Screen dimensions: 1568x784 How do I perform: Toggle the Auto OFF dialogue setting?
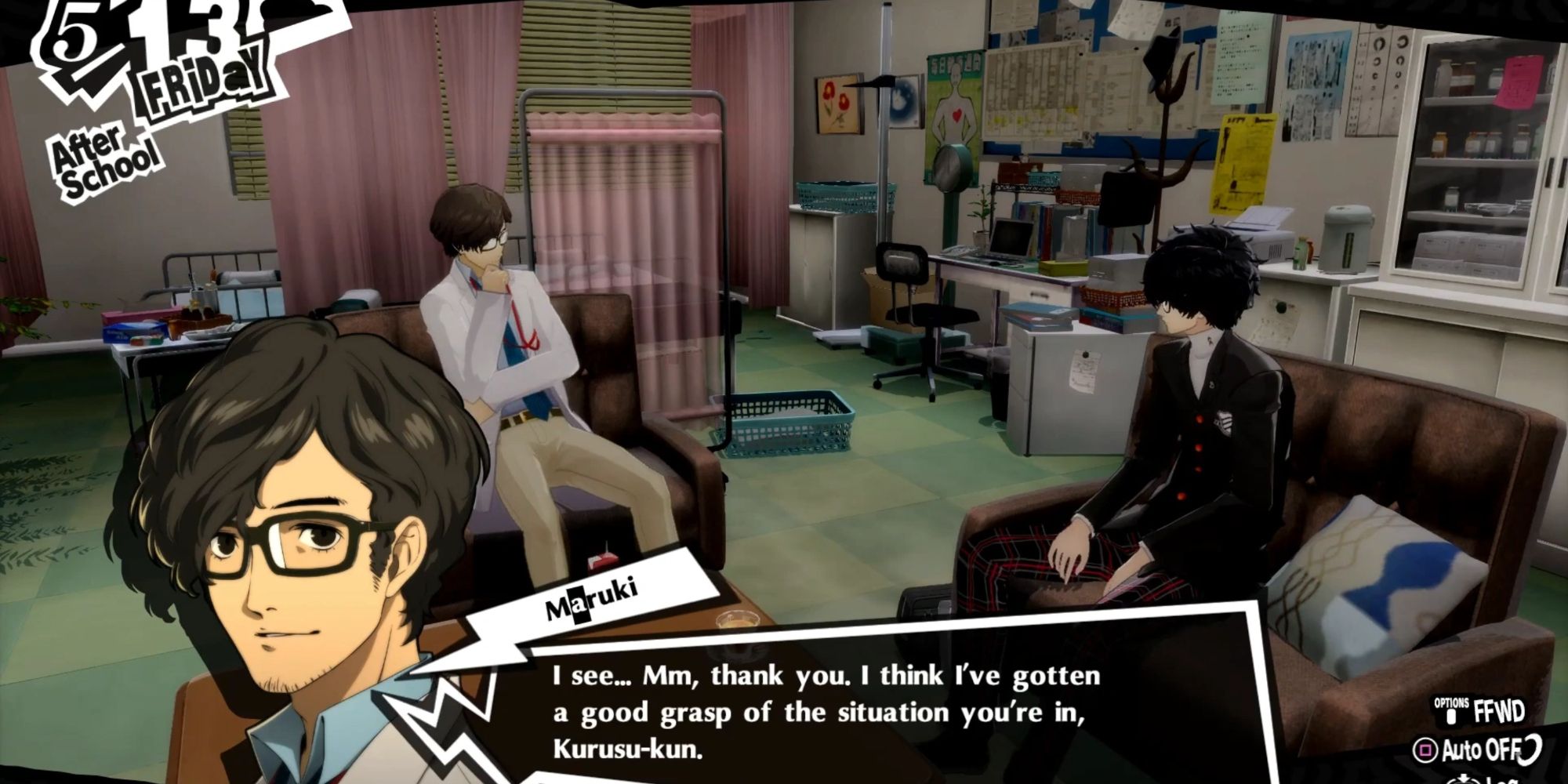click(x=1479, y=749)
